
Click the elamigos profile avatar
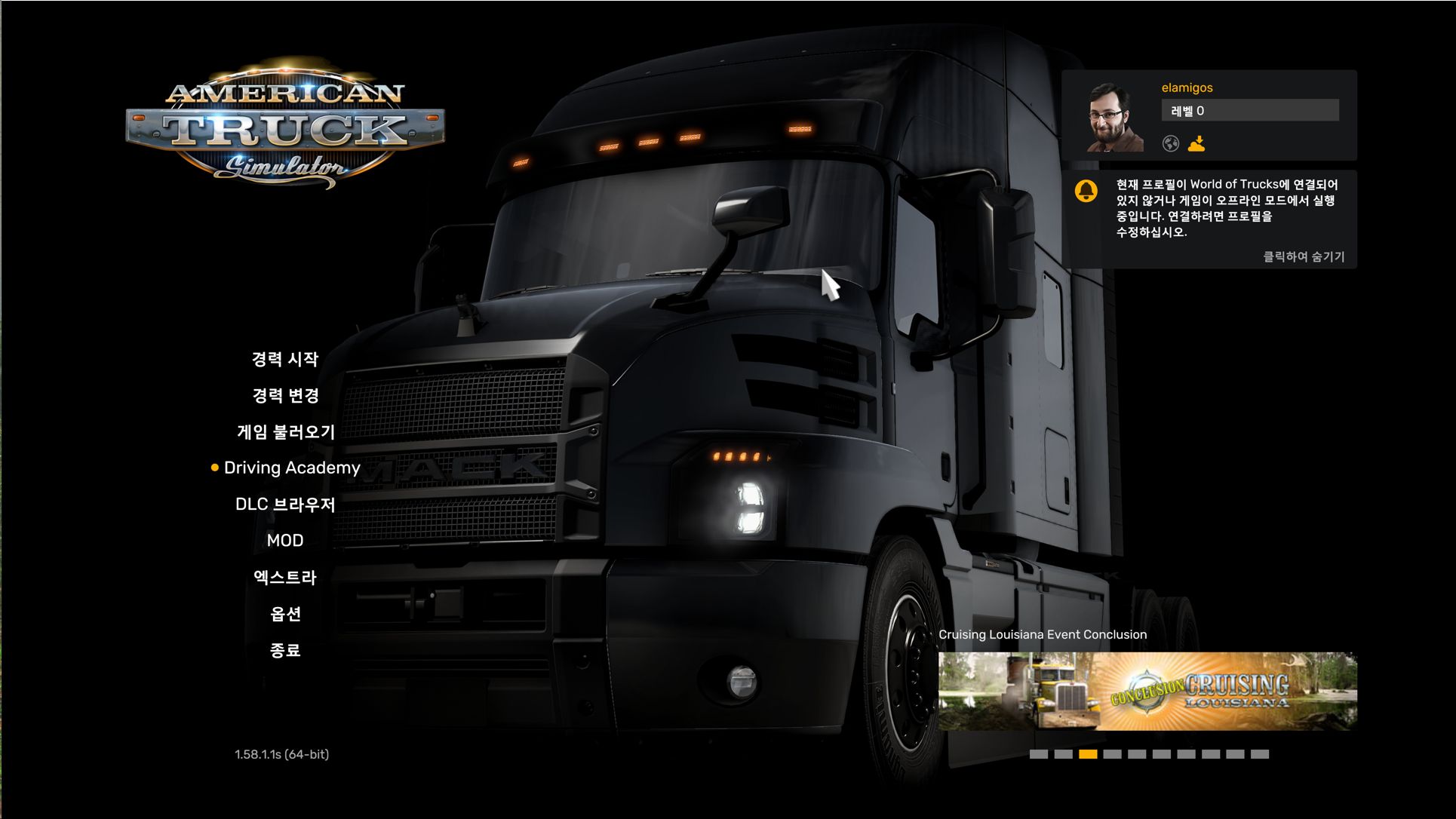coord(1114,118)
